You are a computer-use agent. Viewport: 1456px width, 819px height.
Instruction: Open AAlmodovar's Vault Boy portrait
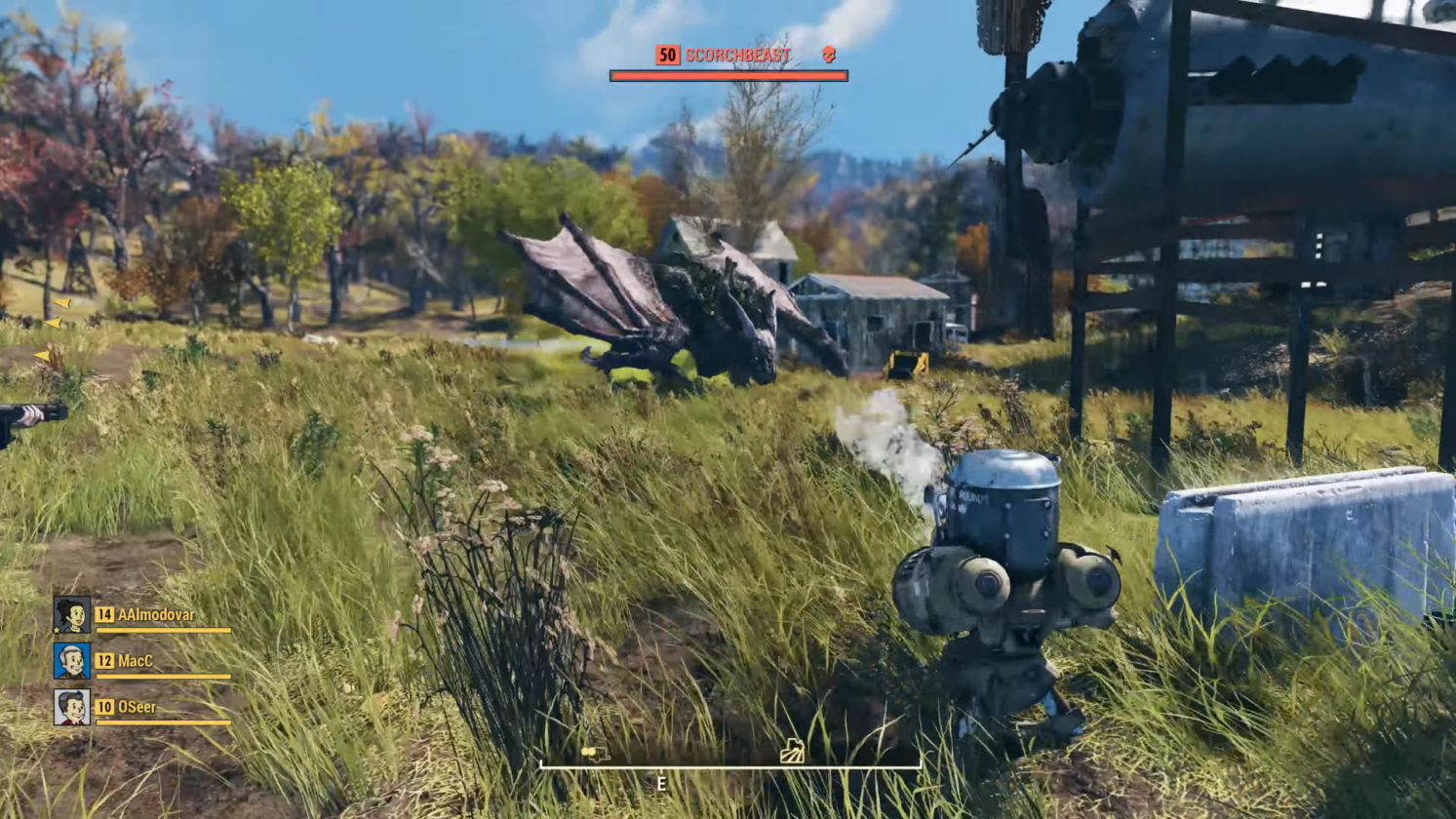(70, 614)
